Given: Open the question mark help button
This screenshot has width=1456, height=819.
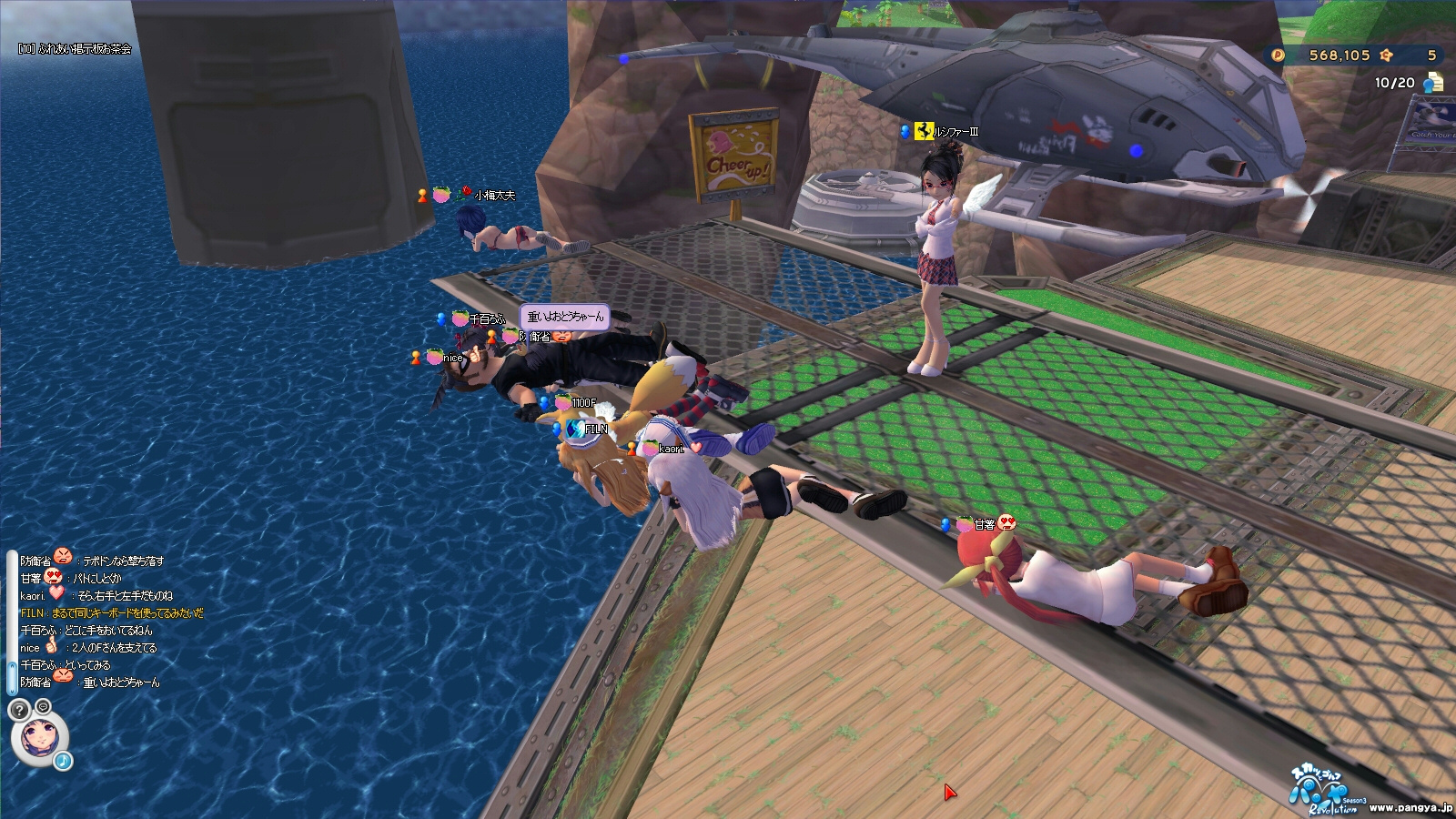Looking at the screenshot, I should 18,710.
